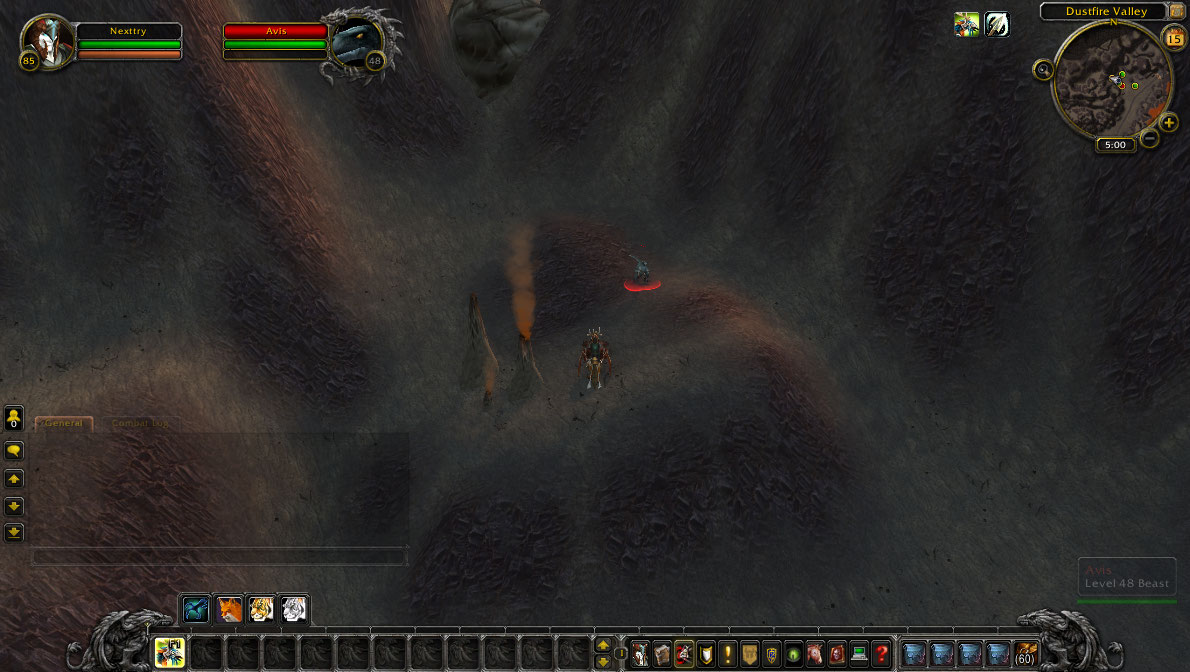Toggle the minimap tracking magnifier button
This screenshot has height=672, width=1190.
tap(1044, 70)
